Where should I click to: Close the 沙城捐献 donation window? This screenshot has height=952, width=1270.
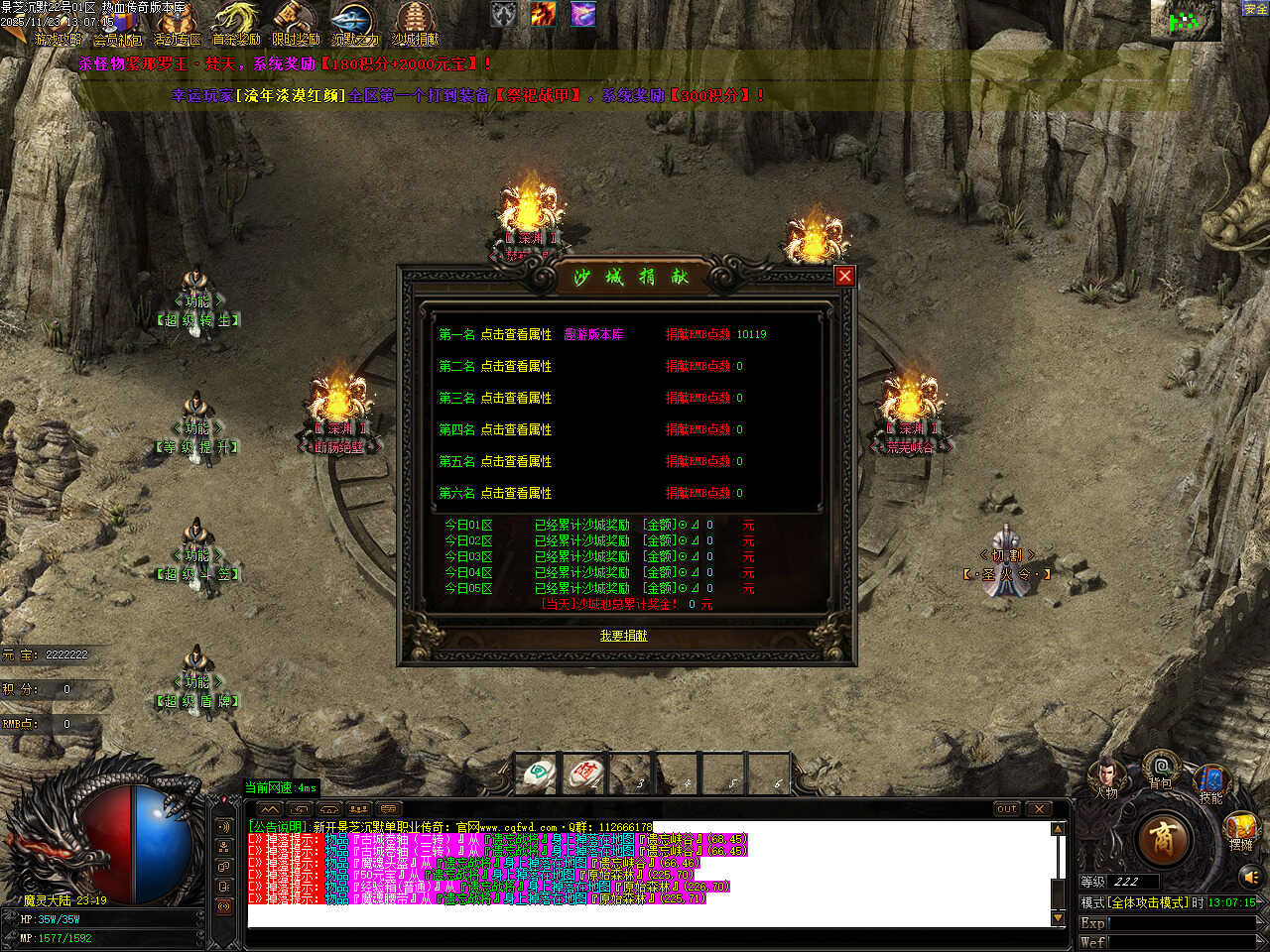(844, 276)
